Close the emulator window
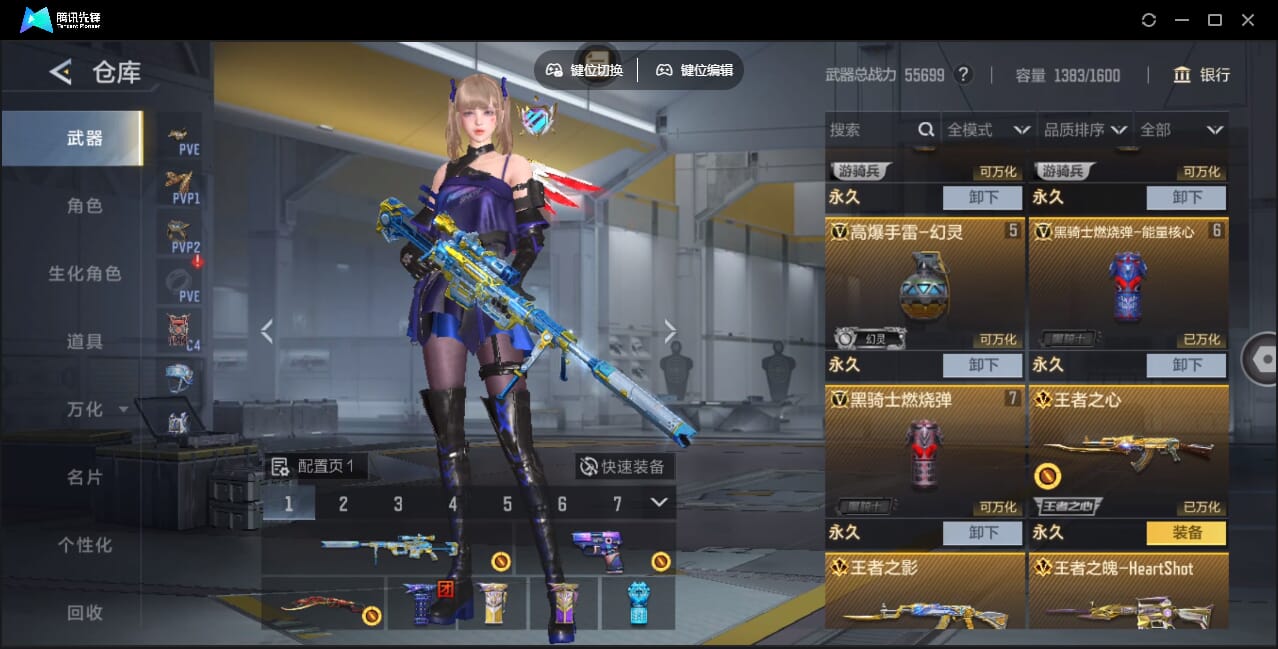 click(1247, 20)
